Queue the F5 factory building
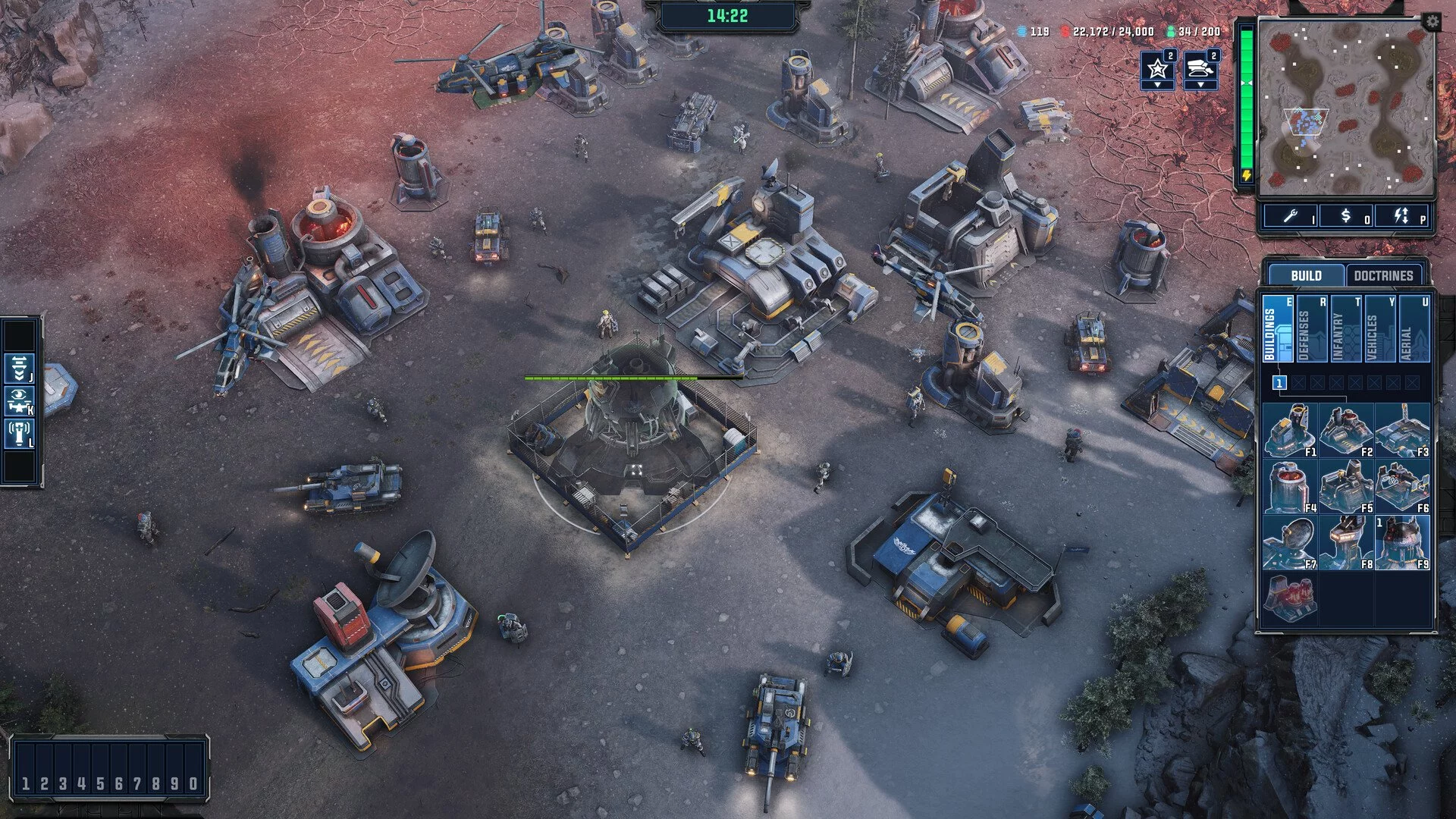 point(1345,486)
